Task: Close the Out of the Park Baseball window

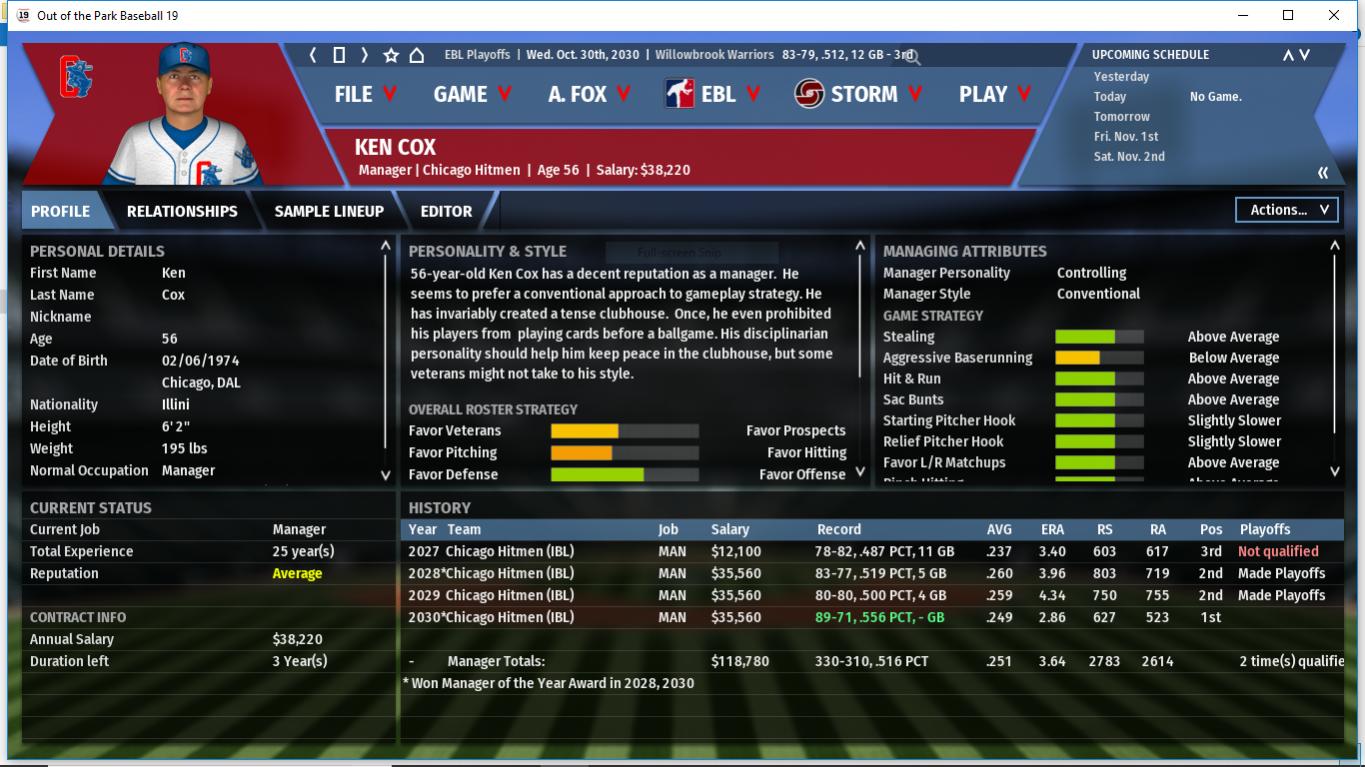Action: click(1334, 15)
